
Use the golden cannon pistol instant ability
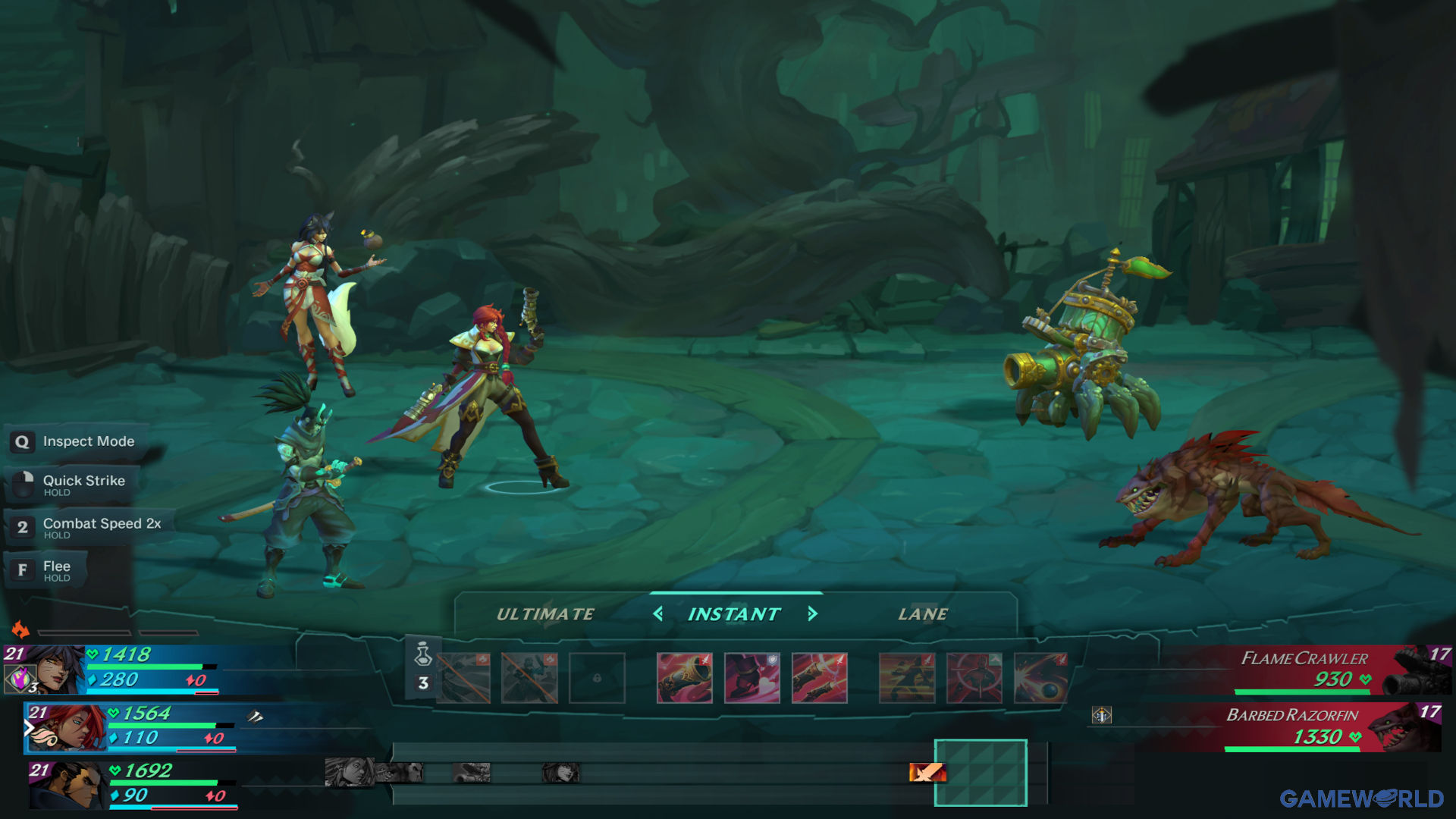(x=684, y=678)
